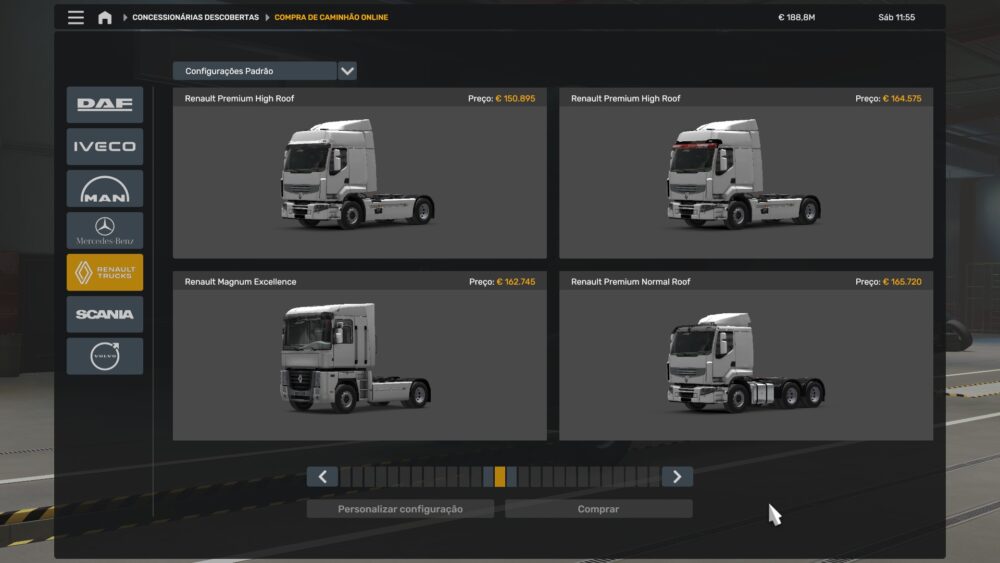Switch to Scania trucks
The image size is (1000, 563).
(x=105, y=314)
